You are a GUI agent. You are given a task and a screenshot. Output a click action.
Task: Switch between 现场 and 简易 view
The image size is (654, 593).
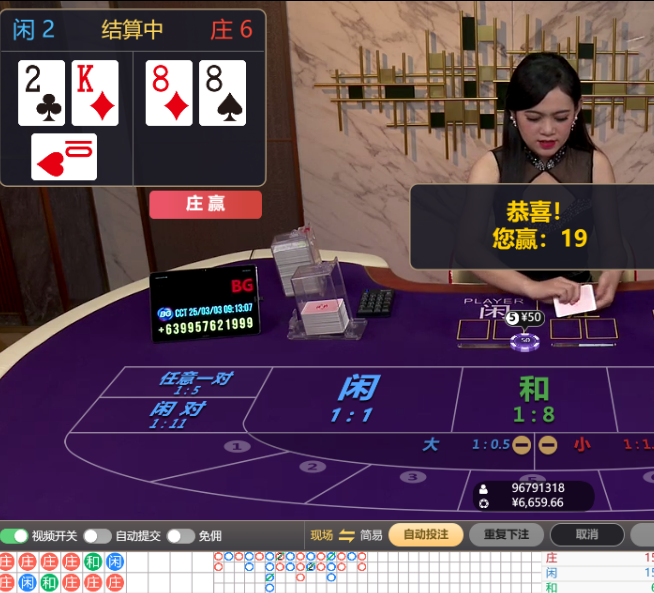click(x=346, y=535)
